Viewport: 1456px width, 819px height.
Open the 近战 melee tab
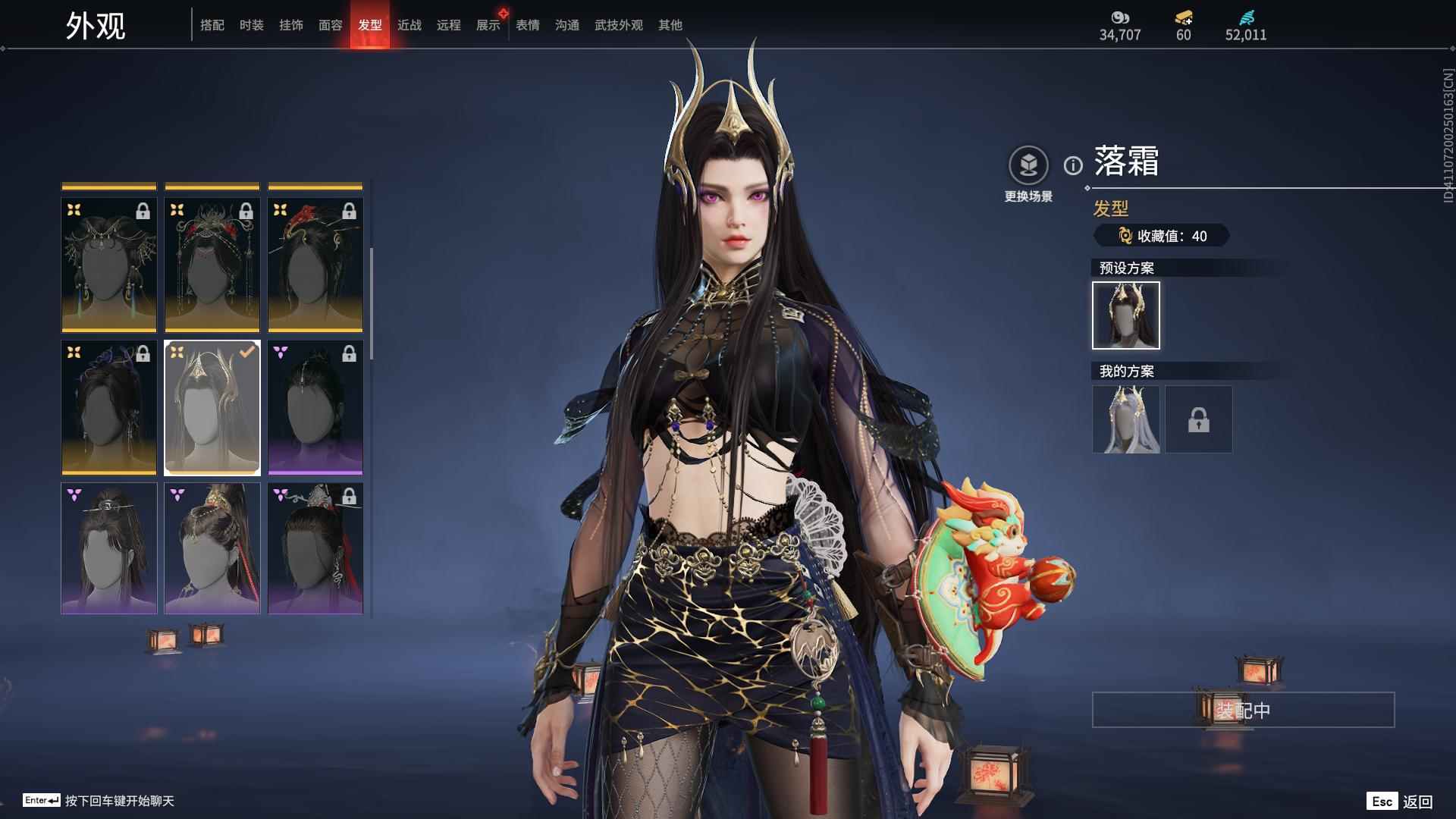[x=409, y=25]
